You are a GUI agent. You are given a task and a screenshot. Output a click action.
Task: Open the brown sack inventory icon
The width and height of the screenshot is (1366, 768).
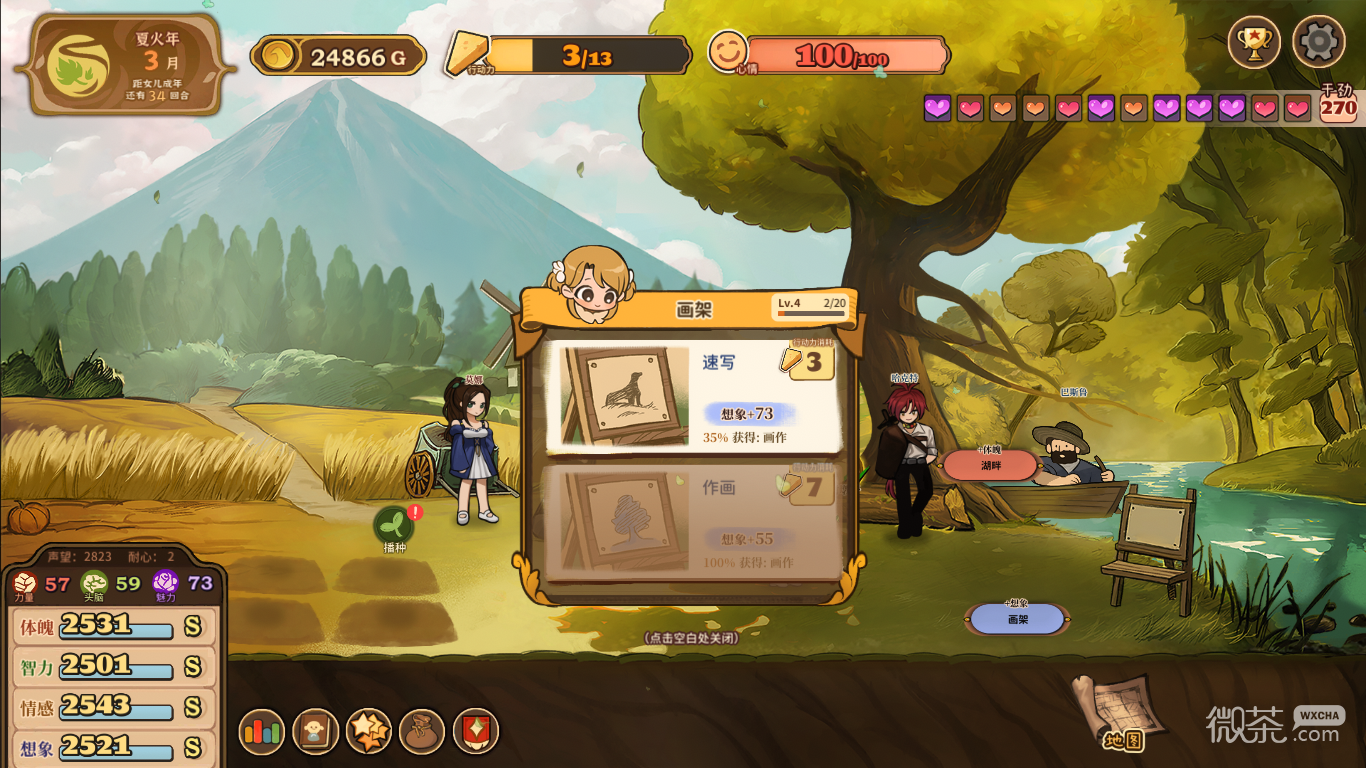pos(422,732)
